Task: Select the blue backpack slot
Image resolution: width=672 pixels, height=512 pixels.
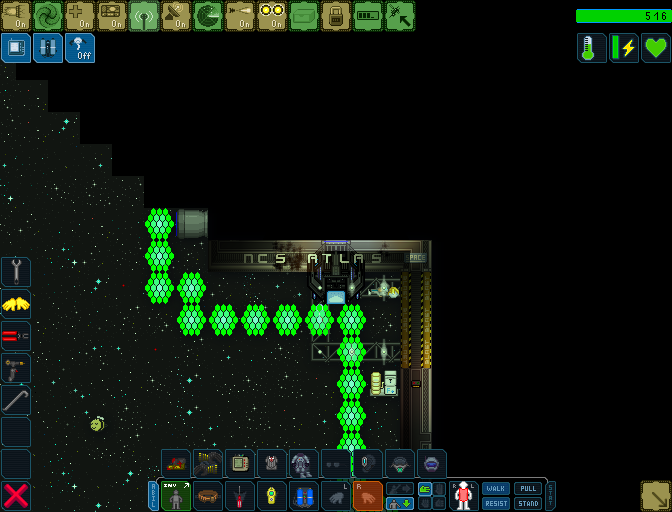Action: coord(304,495)
